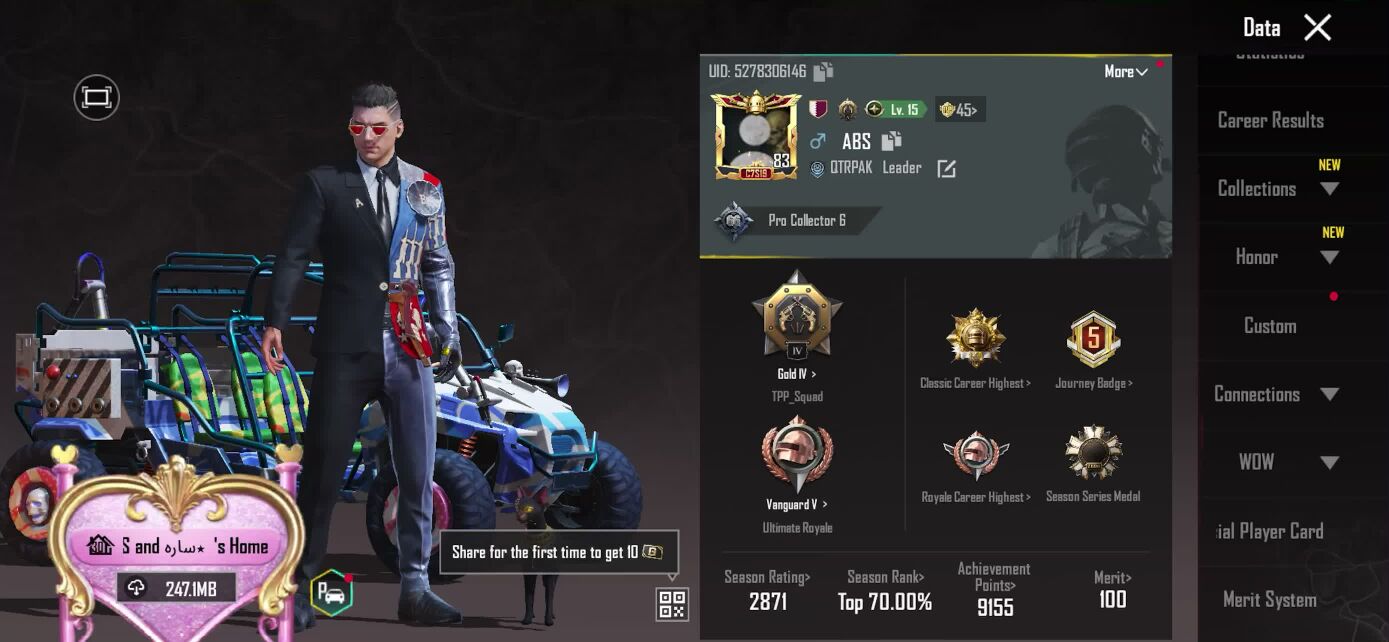Image resolution: width=1389 pixels, height=642 pixels.
Task: Close the Data profile screen
Action: click(1317, 28)
